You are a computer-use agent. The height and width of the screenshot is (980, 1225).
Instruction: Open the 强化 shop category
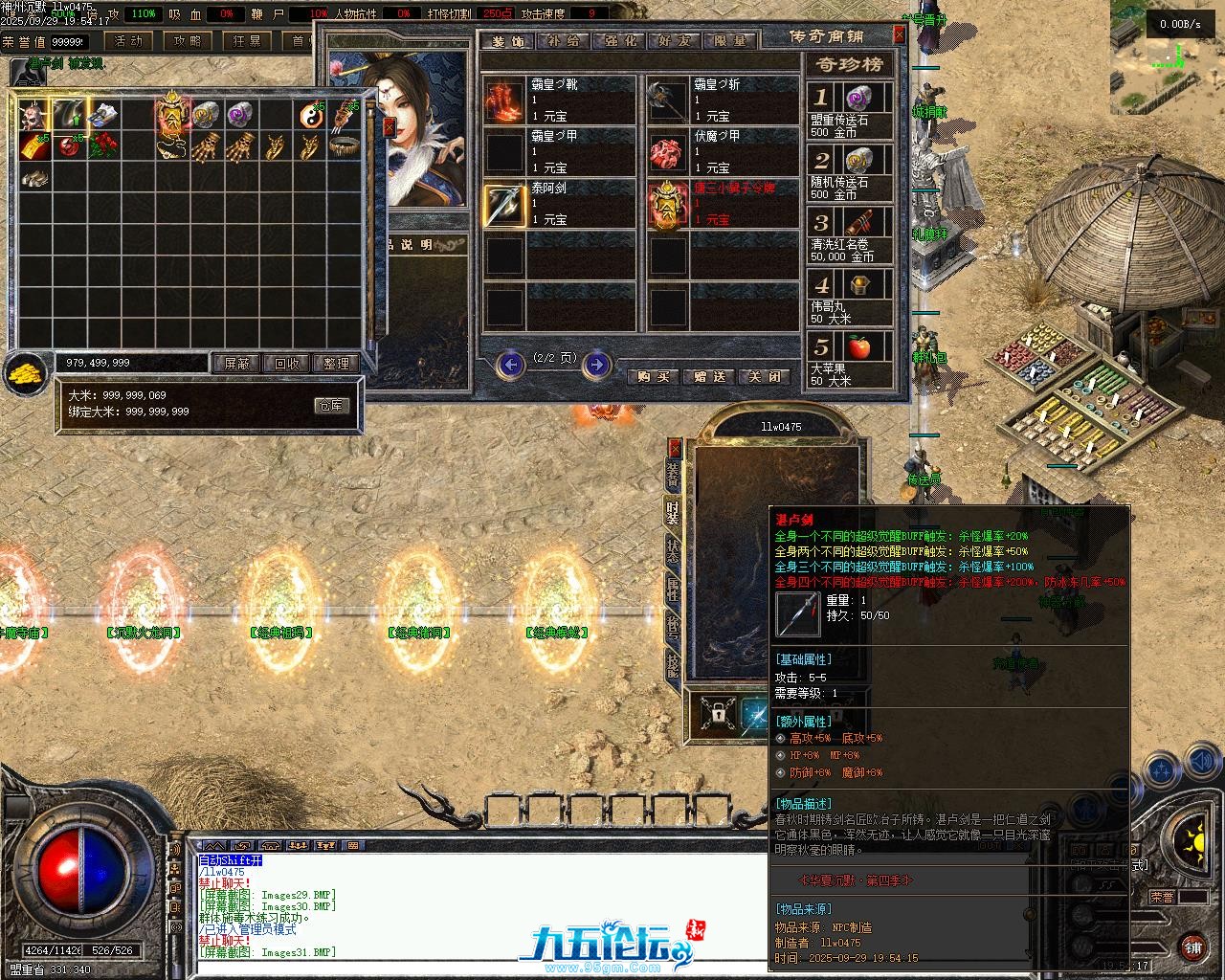617,41
